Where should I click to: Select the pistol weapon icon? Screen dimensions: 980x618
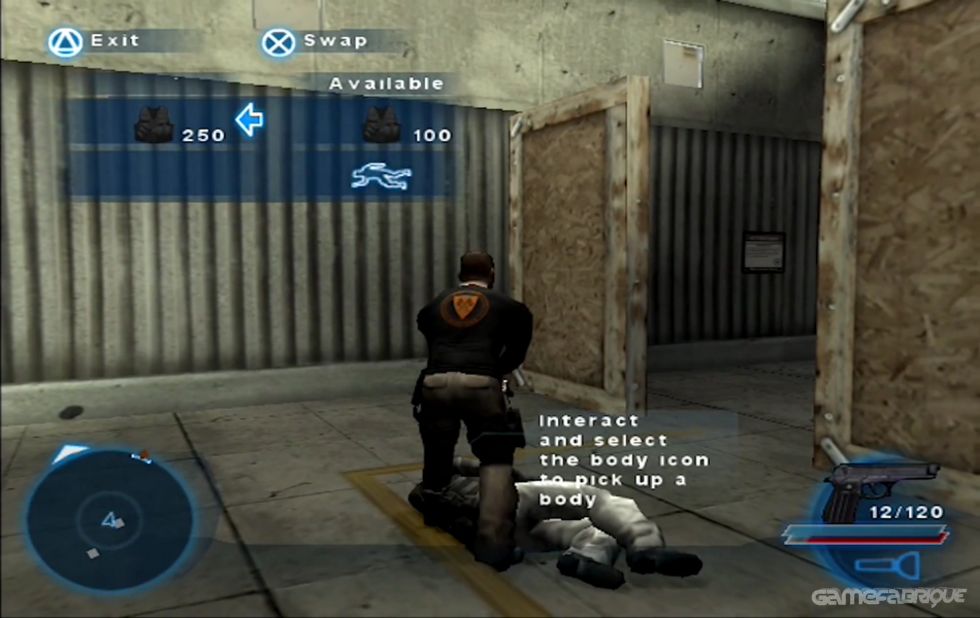(880, 484)
